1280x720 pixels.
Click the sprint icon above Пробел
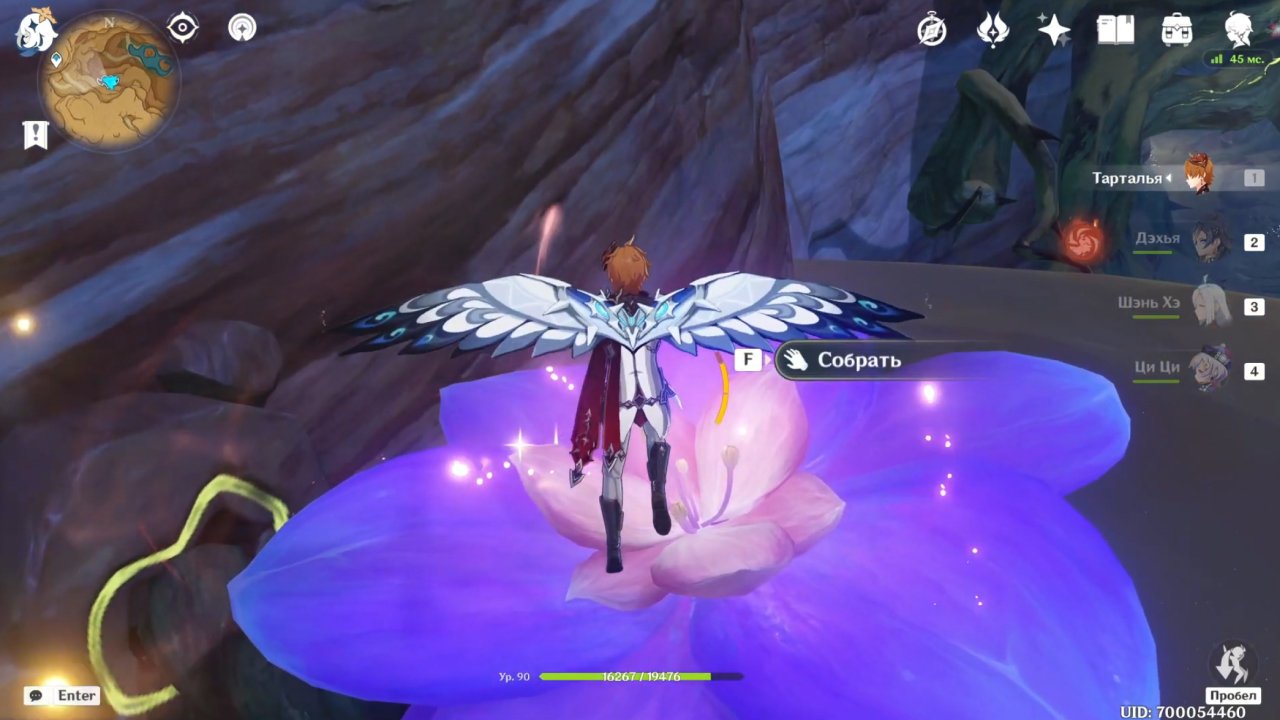coord(1232,663)
